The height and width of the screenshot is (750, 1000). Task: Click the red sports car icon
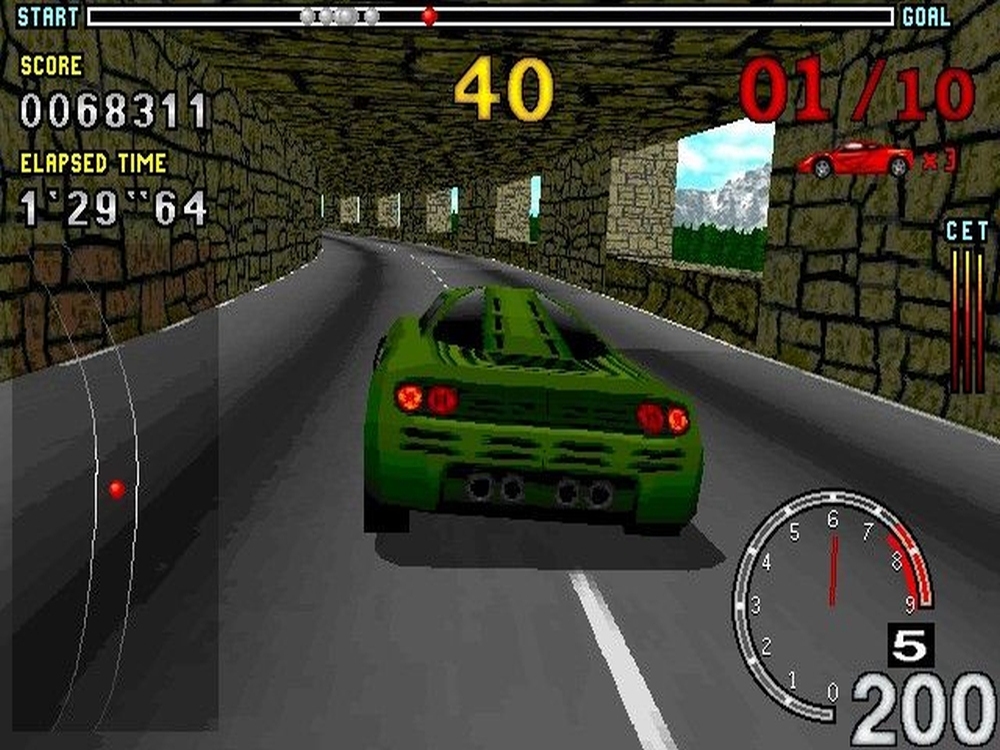[x=856, y=158]
